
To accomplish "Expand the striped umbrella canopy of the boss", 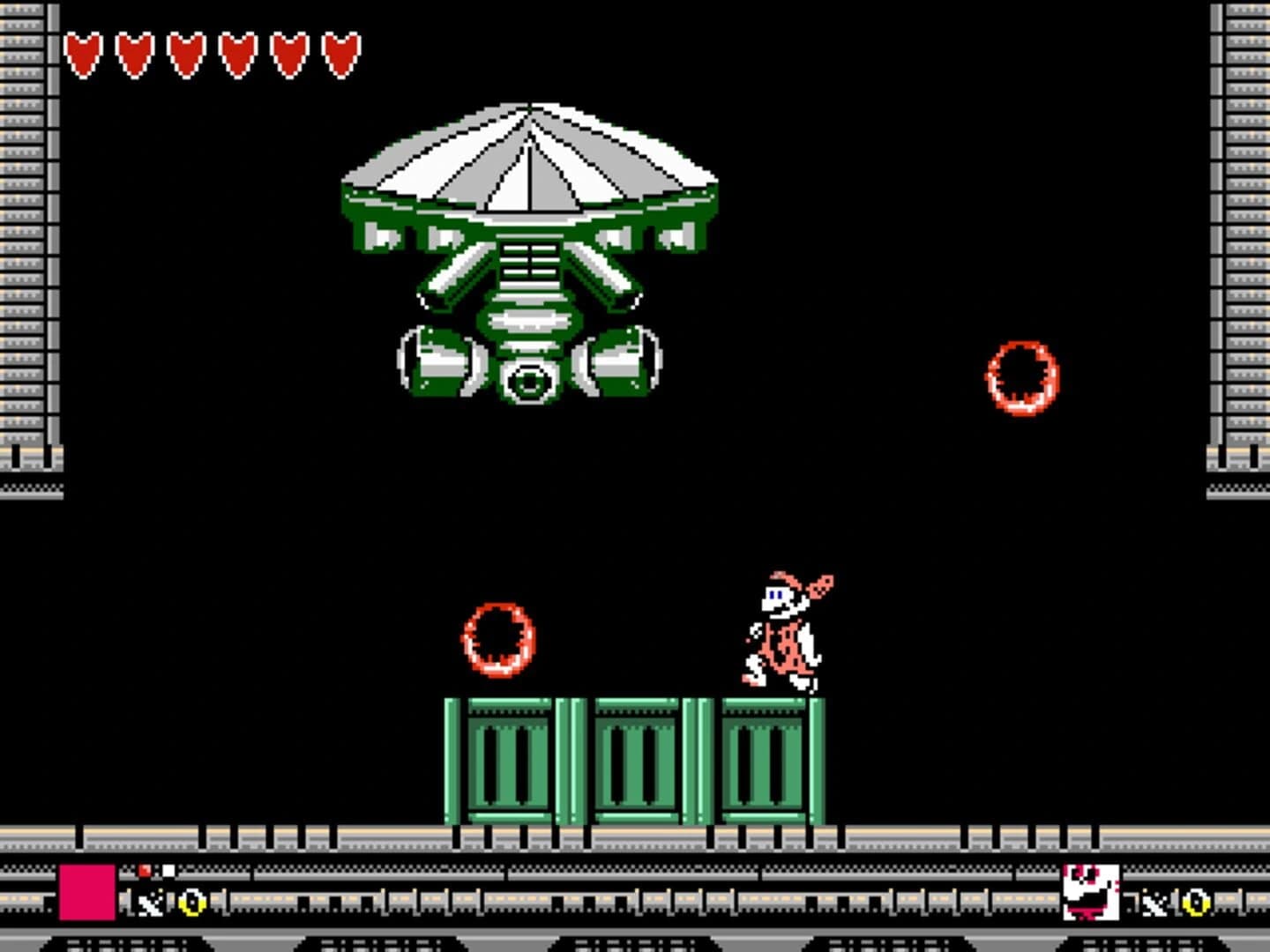I will 529,159.
